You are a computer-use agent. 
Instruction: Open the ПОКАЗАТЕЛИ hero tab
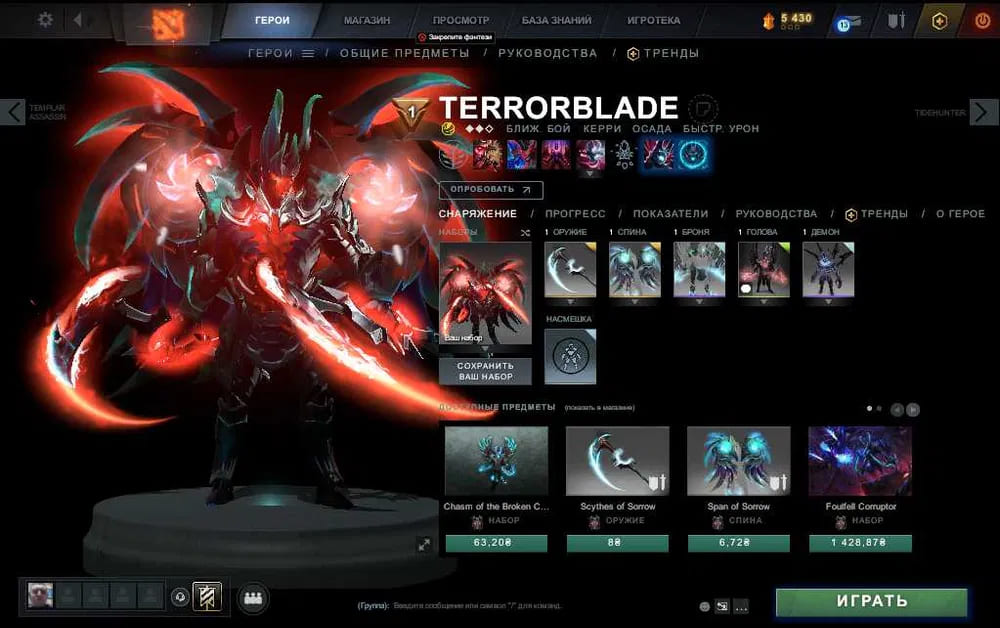pos(670,214)
